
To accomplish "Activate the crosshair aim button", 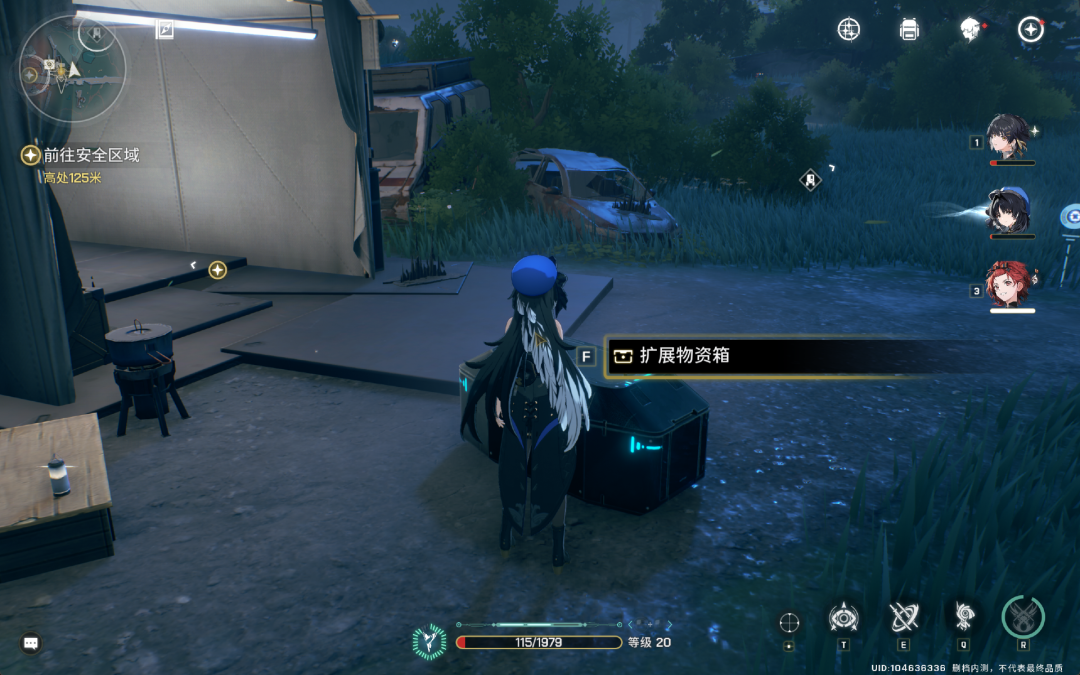I will (789, 622).
